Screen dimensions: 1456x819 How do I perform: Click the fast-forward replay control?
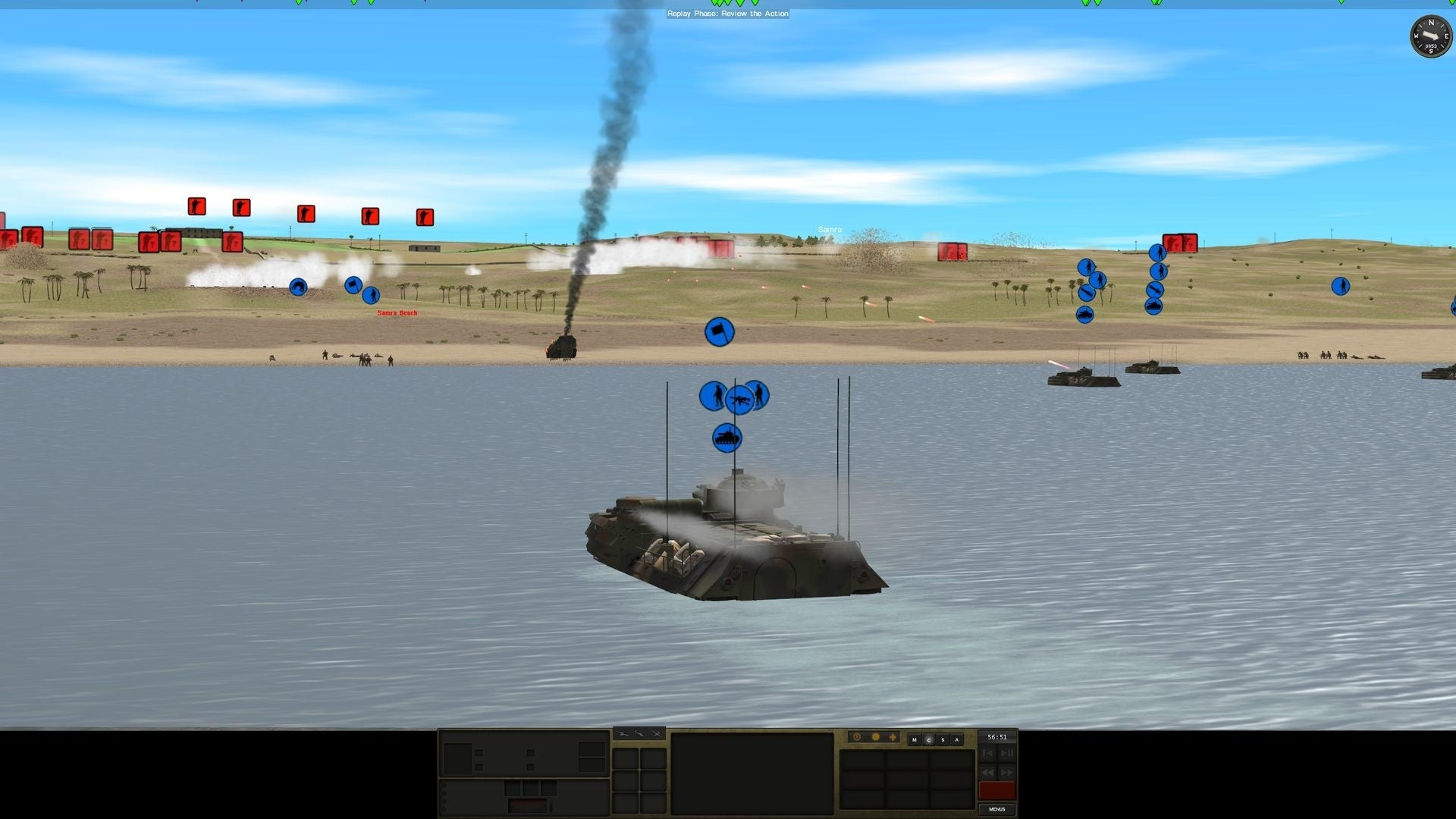pos(1006,773)
